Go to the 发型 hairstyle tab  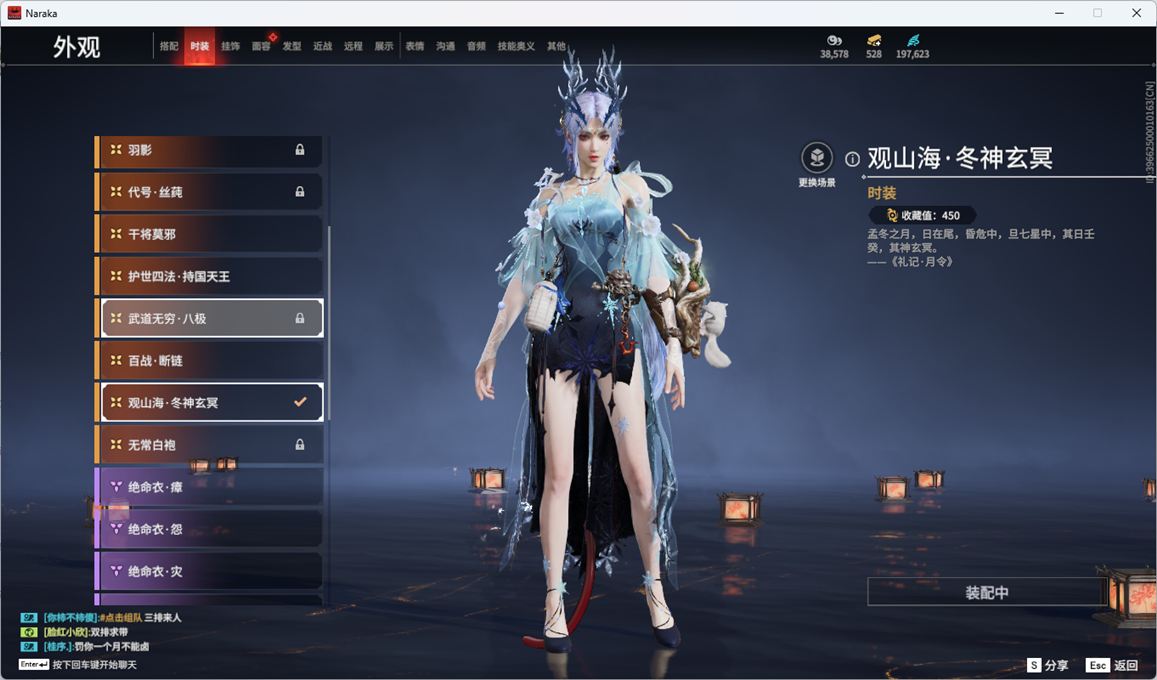[292, 46]
